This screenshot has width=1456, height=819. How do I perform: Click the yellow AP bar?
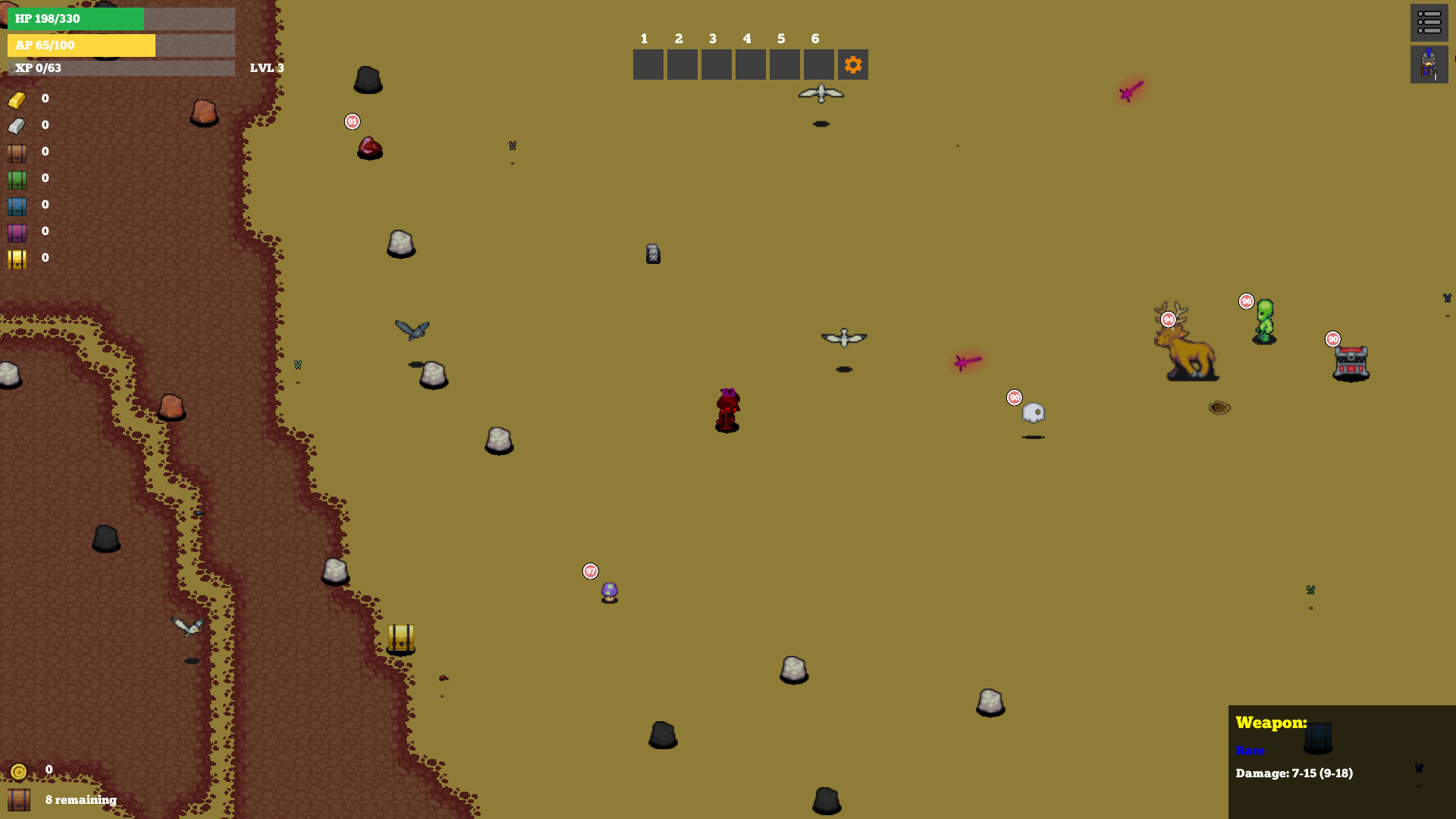coord(81,45)
